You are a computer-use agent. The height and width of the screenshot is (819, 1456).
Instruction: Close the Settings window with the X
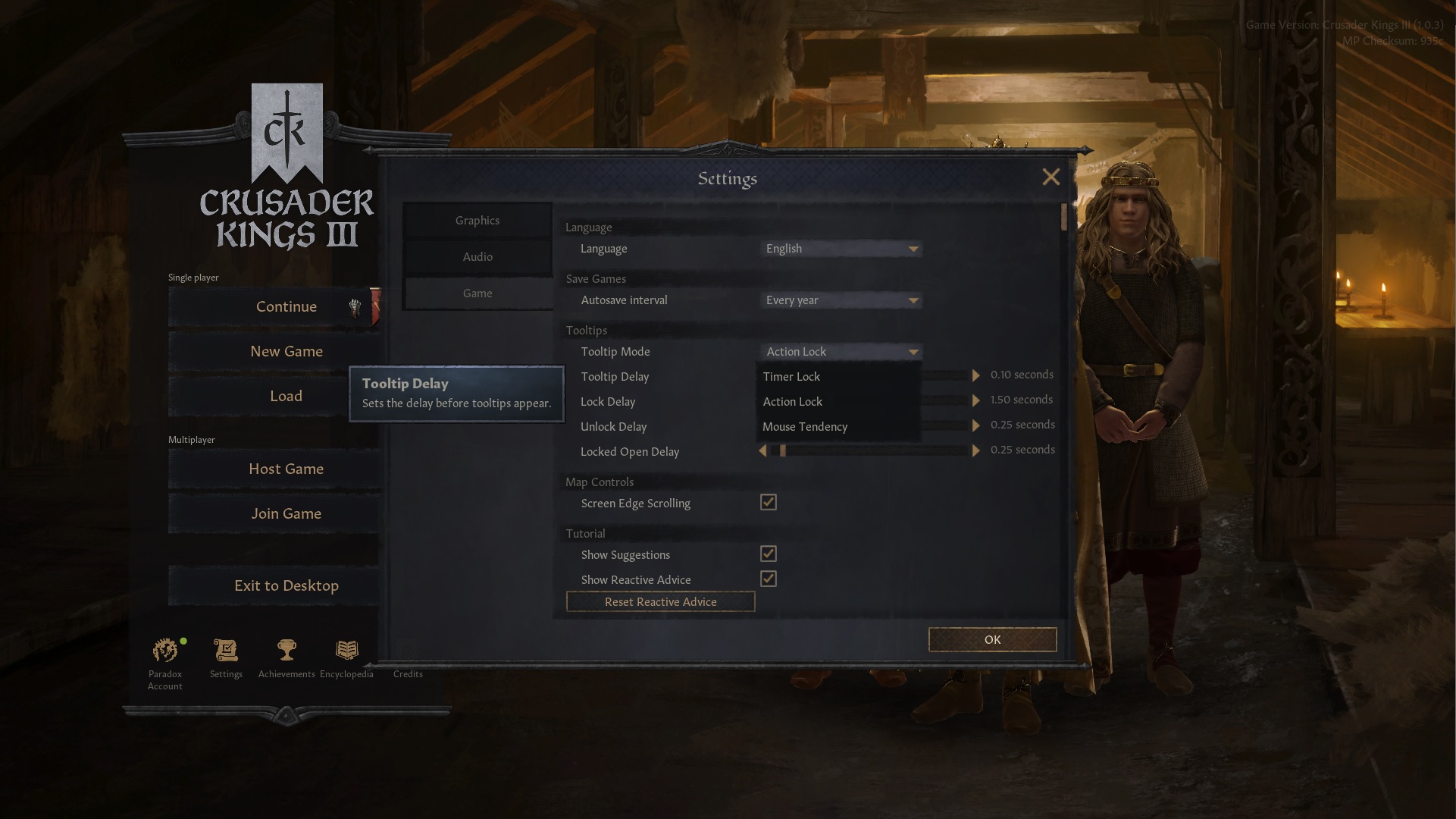click(1051, 177)
